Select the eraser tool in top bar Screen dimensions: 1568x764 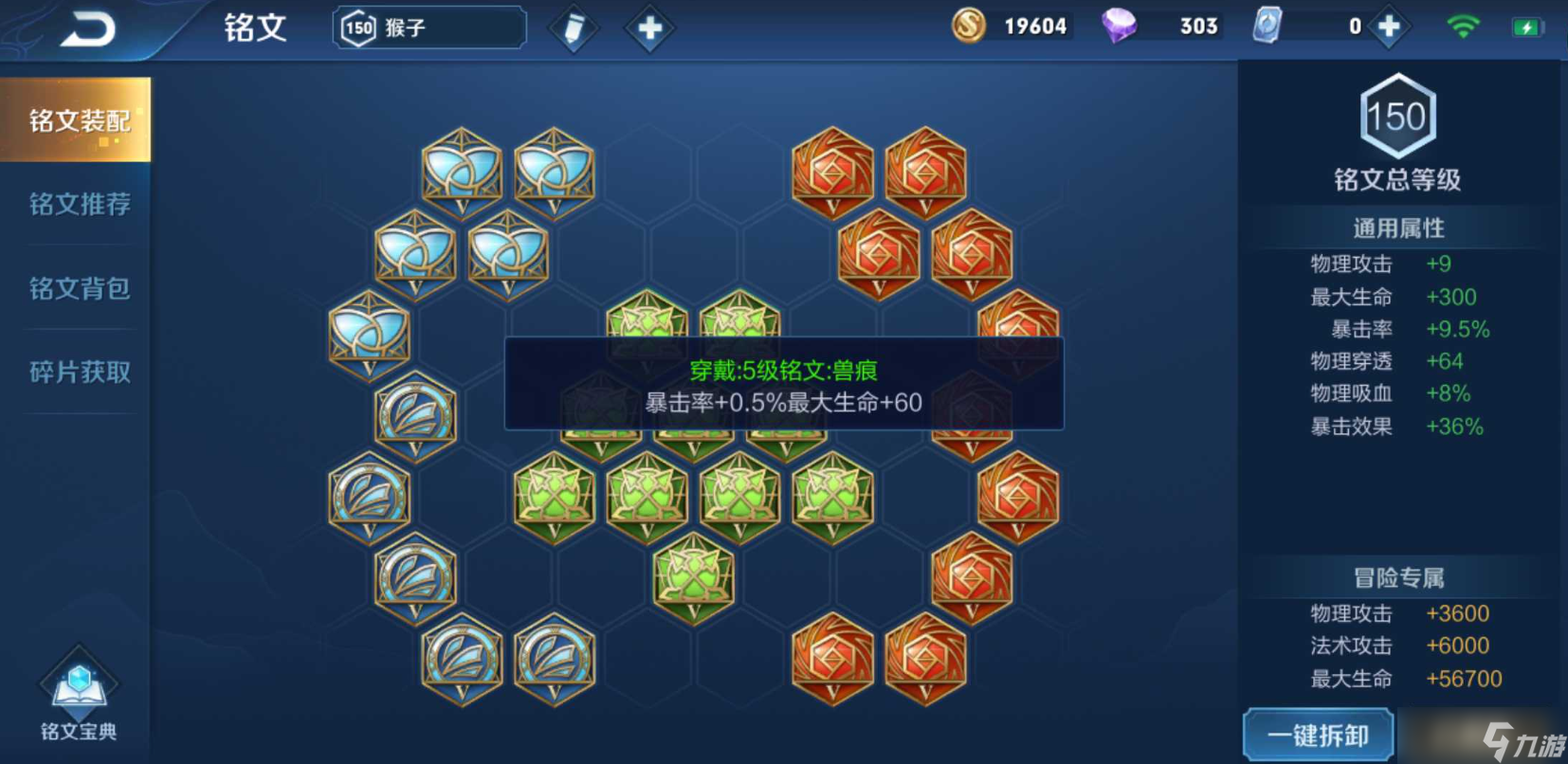[574, 28]
